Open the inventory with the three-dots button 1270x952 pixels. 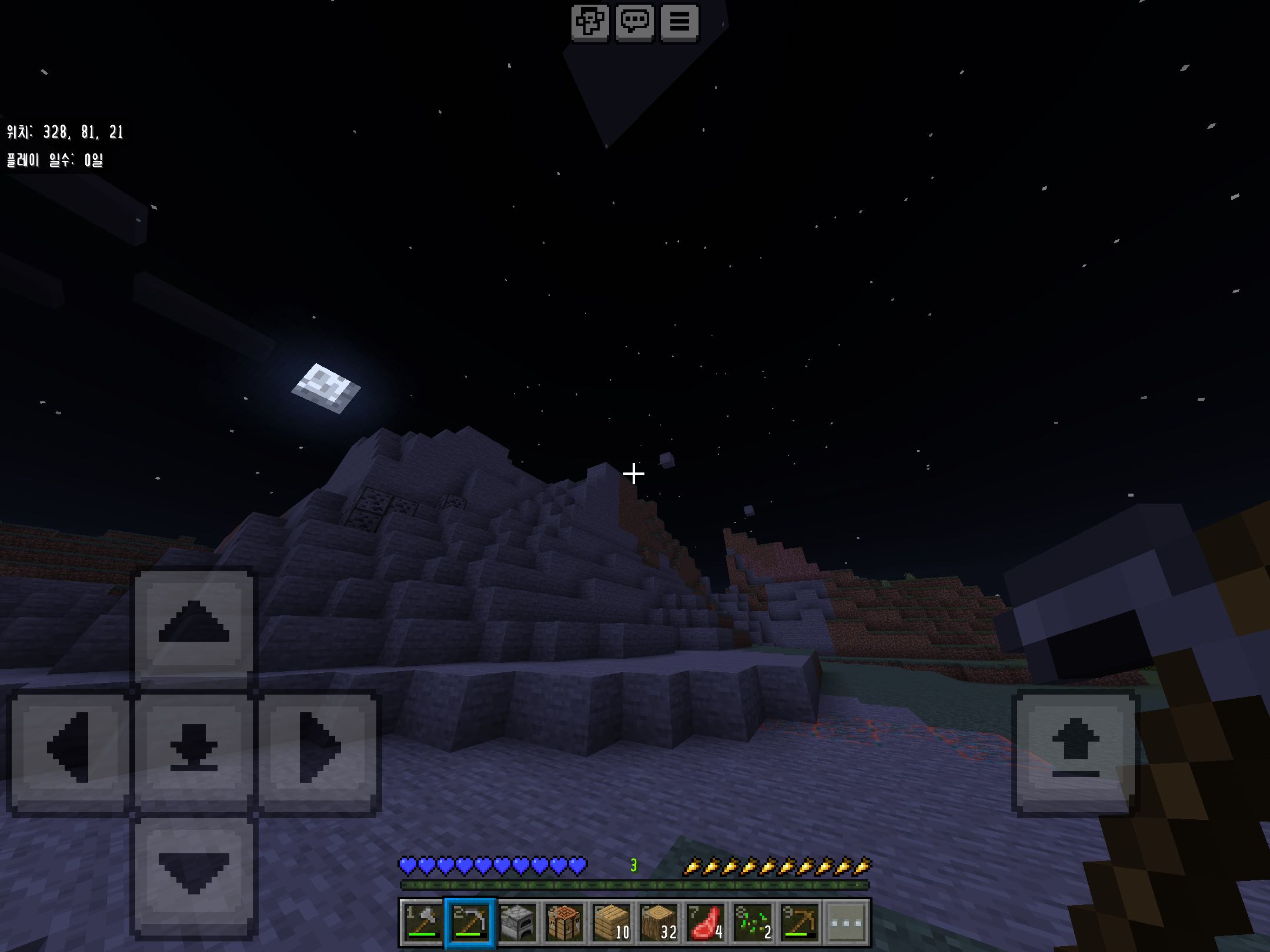pyautogui.click(x=847, y=922)
